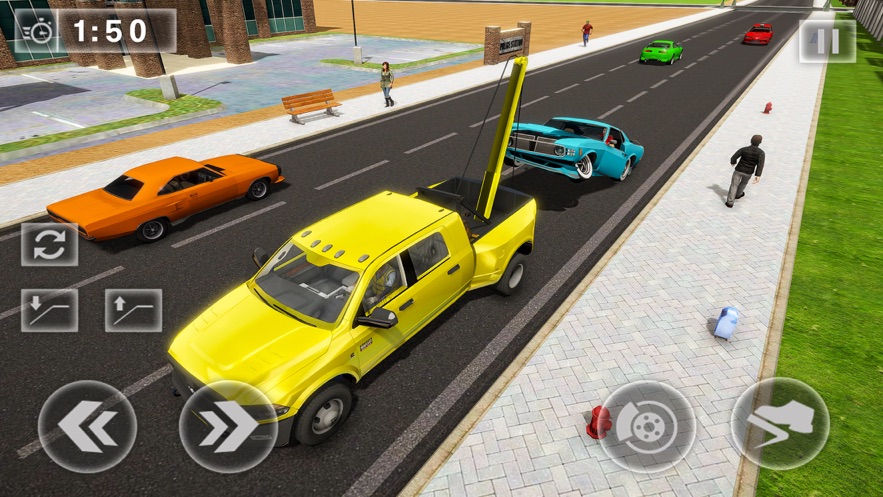
Task: Lower the tow crane arm
Action: (x=49, y=310)
